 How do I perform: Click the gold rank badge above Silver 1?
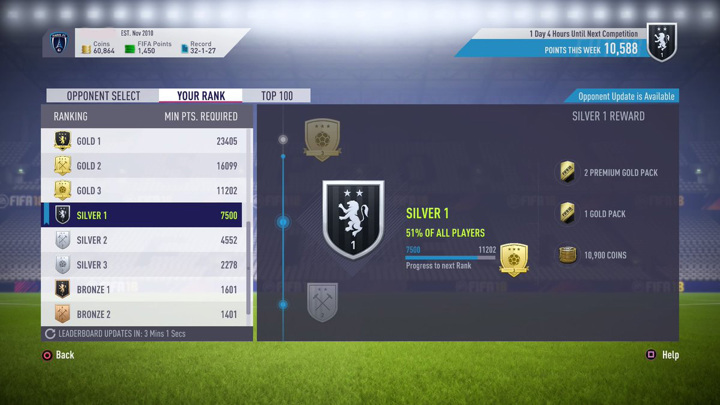[x=322, y=140]
